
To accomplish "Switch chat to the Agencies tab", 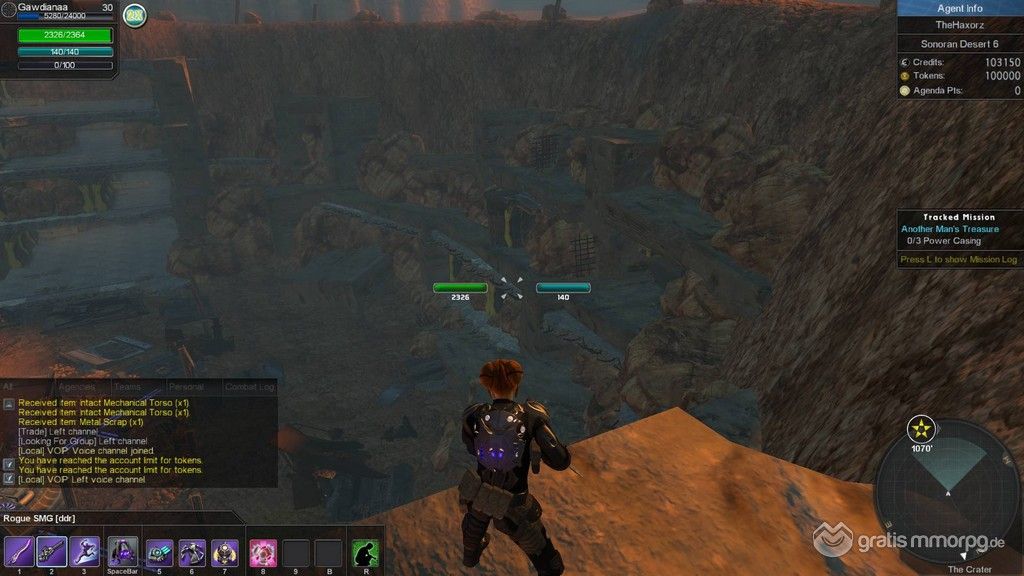I will [76, 387].
